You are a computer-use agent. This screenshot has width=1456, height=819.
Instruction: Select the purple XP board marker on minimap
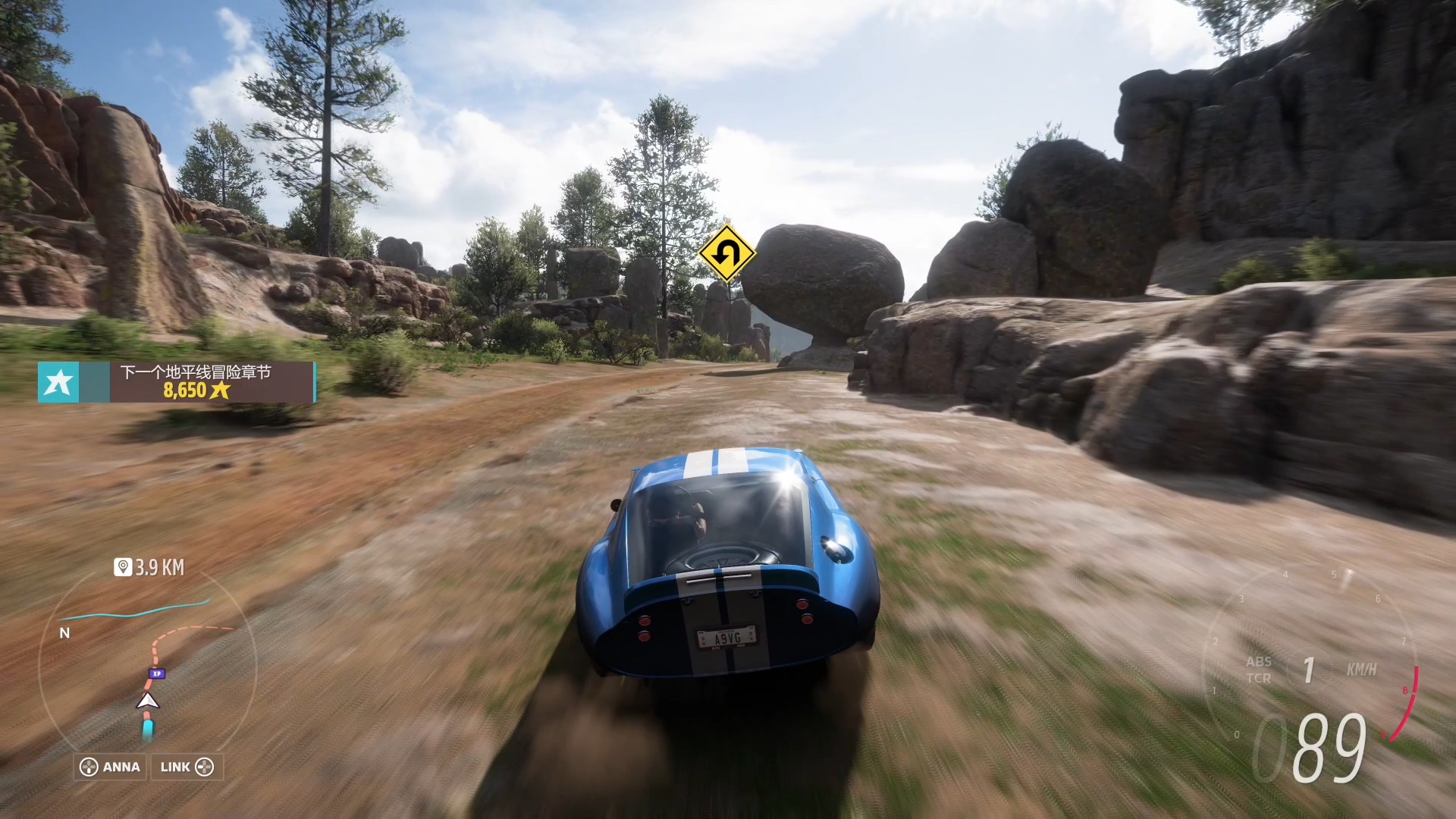[x=157, y=673]
